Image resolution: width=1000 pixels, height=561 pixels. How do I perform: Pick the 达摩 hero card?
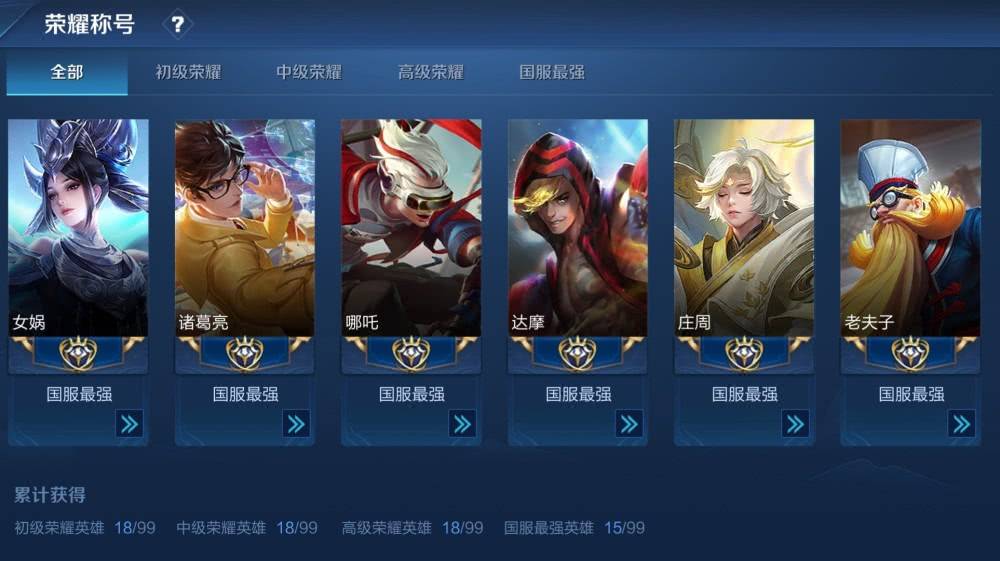tap(578, 228)
